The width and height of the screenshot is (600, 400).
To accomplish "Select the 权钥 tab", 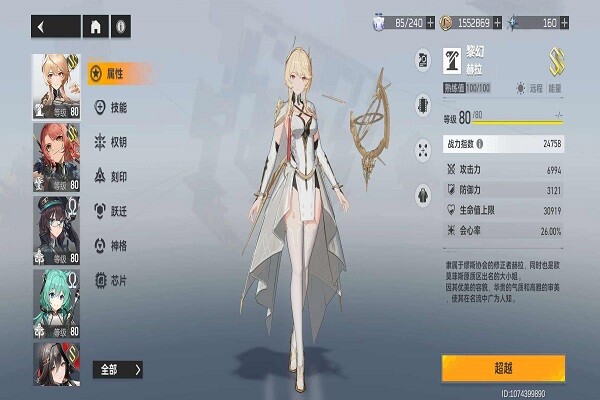I will tap(118, 142).
